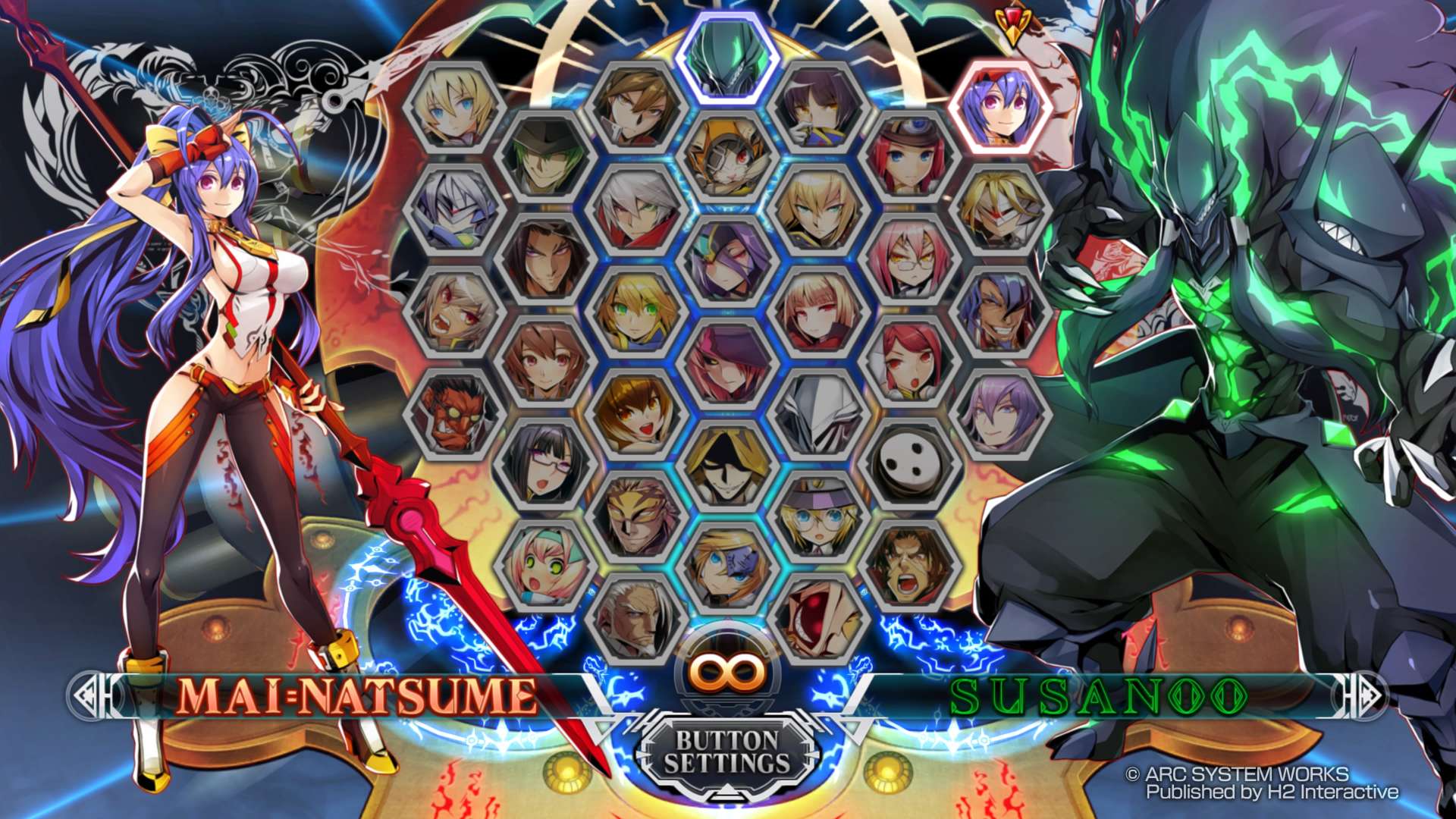
Task: Select Susanoo's green armored portrait
Action: [727, 57]
